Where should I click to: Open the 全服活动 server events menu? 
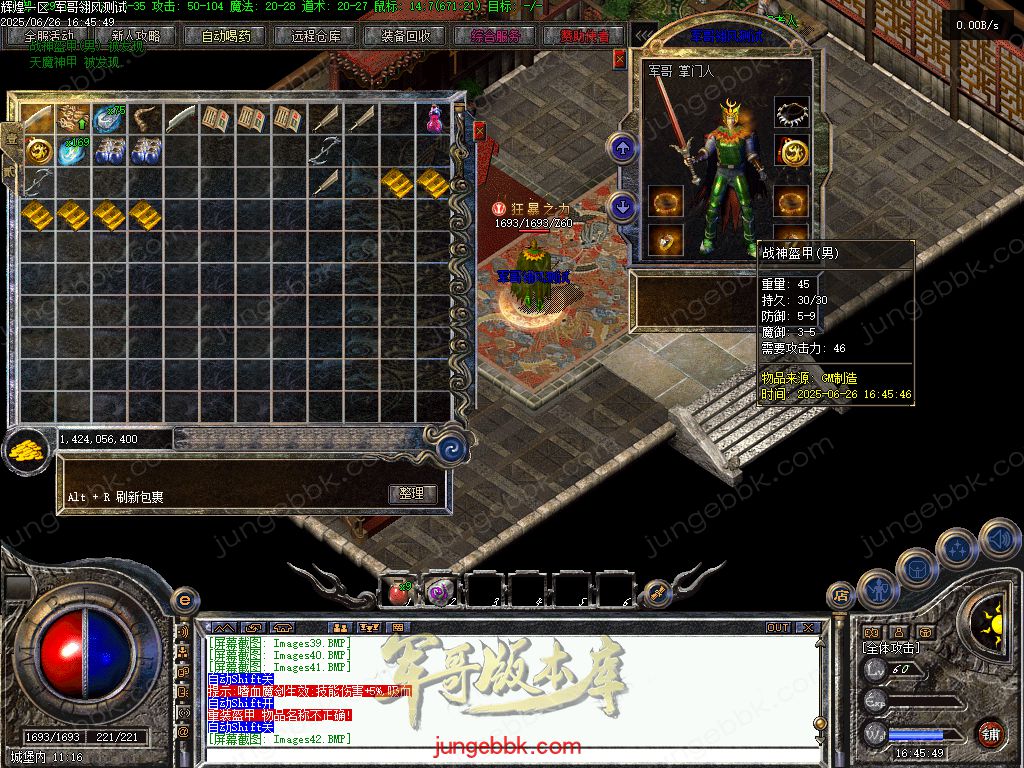click(49, 36)
